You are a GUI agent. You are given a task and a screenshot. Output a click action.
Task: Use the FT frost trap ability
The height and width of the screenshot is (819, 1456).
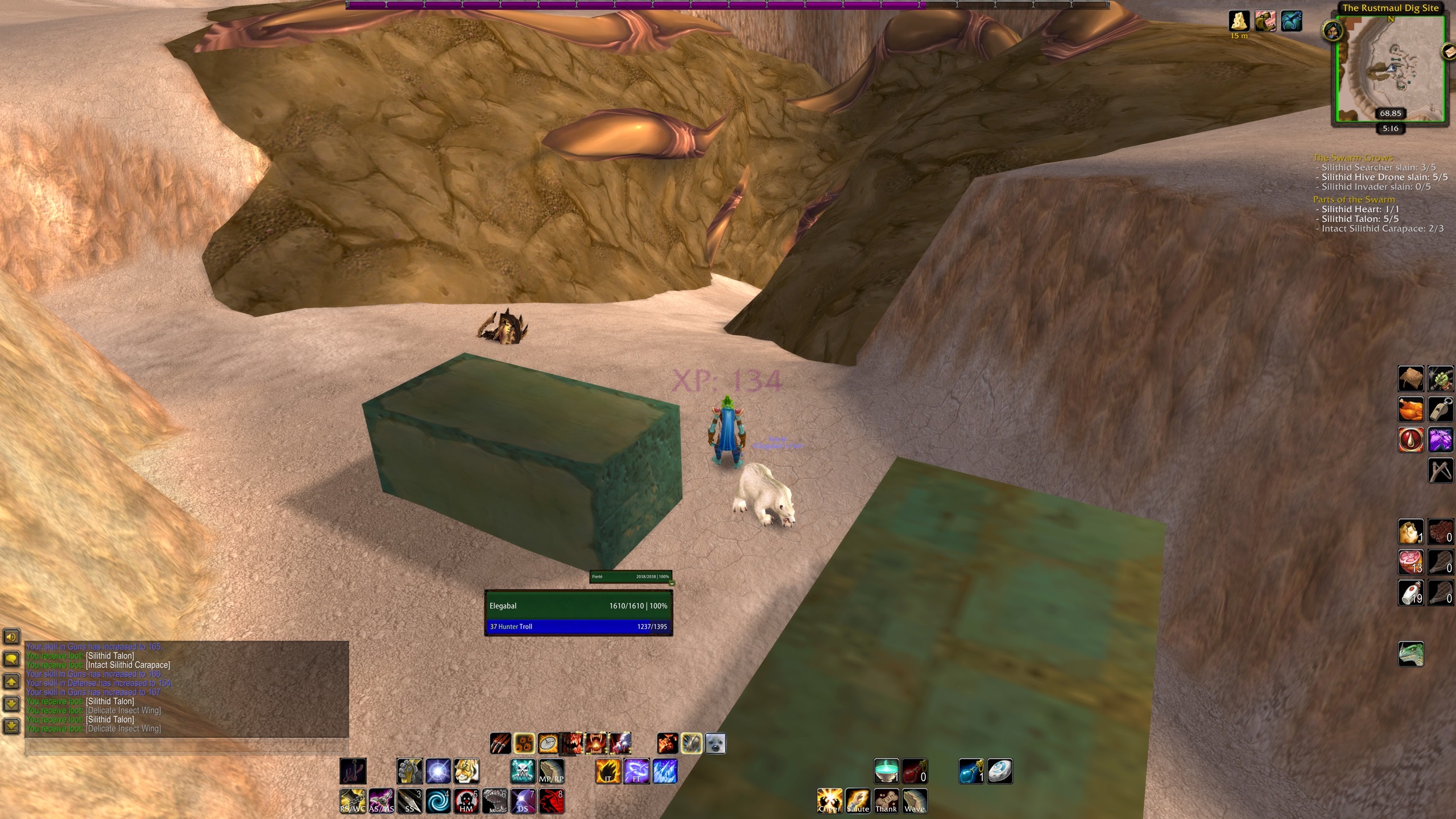point(636,771)
